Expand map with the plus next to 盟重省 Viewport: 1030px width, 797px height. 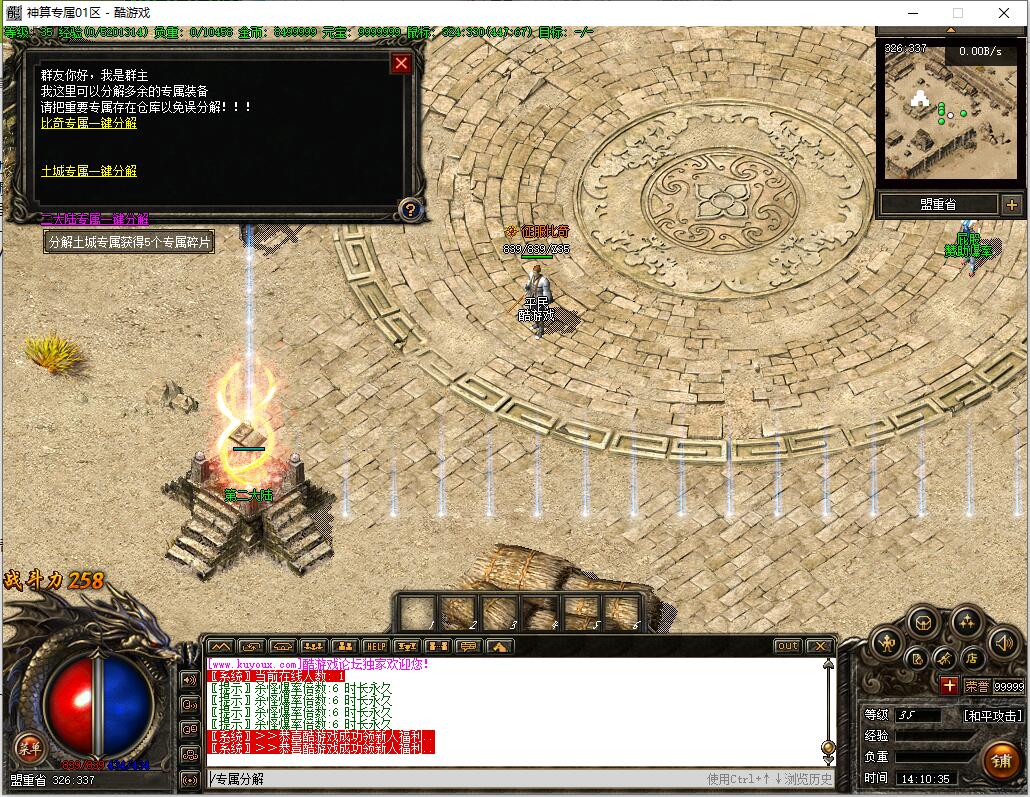[1011, 204]
